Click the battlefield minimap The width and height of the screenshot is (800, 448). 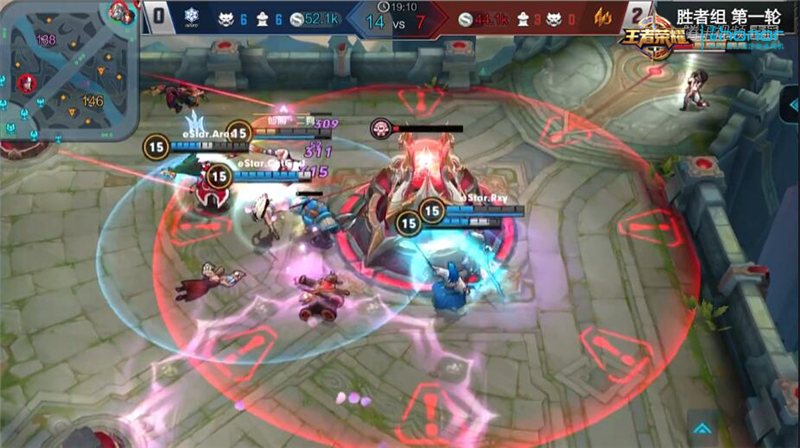68,72
